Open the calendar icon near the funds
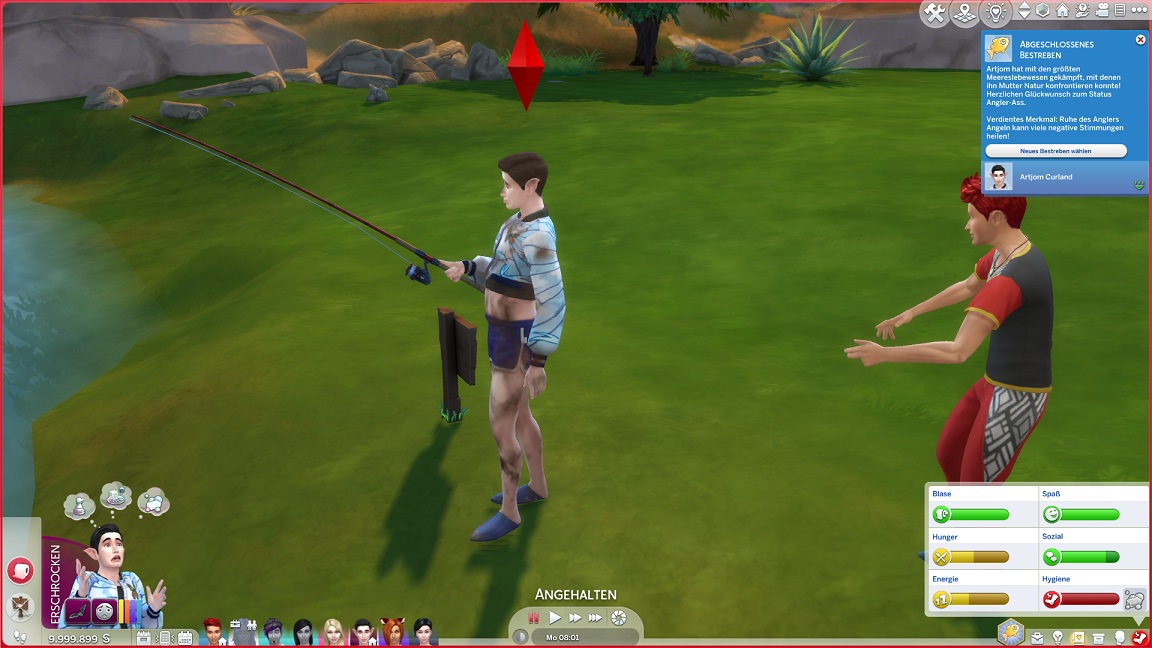Screen dimensions: 1152x648 tap(185, 637)
